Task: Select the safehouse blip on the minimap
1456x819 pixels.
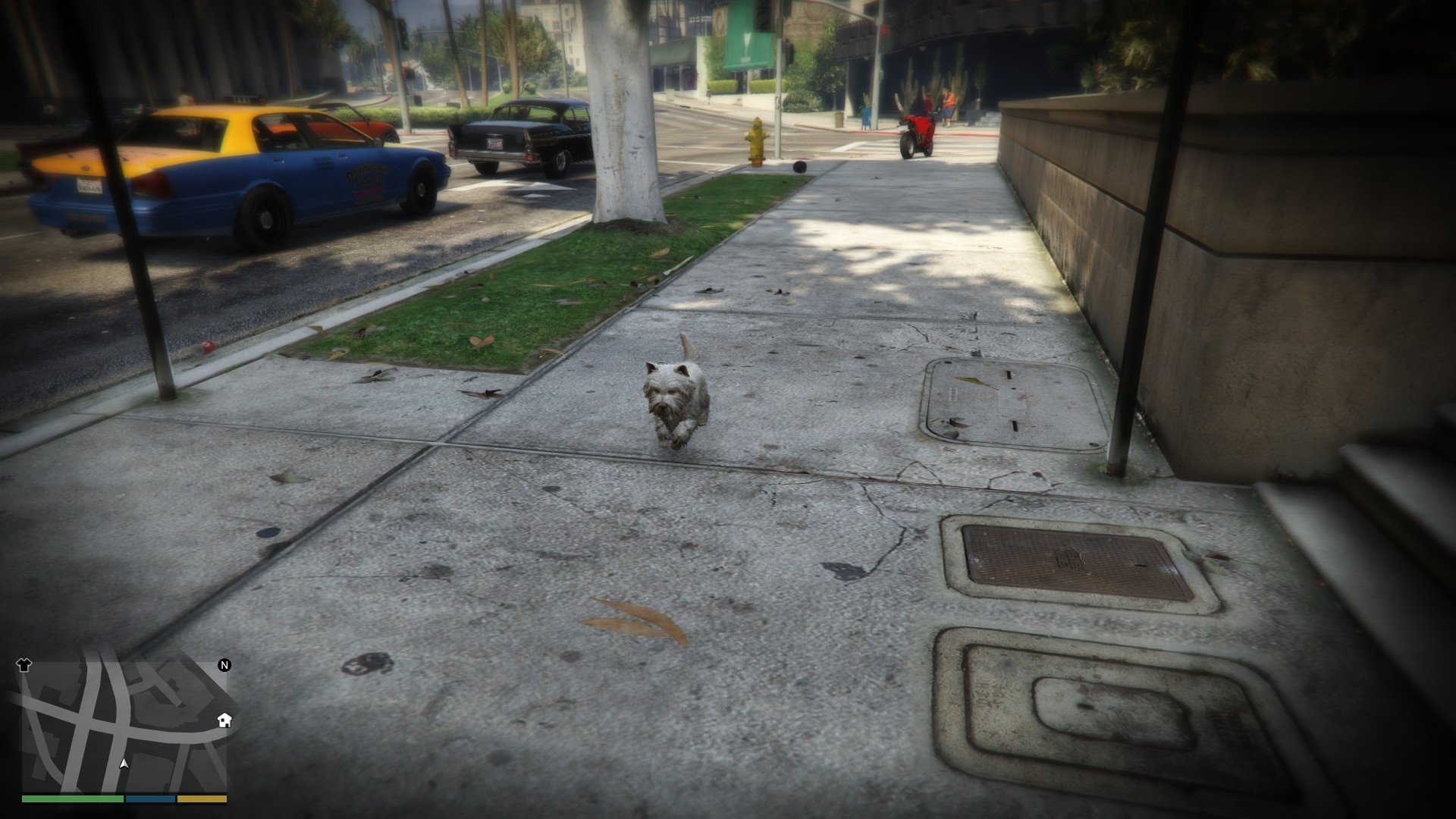Action: pos(224,720)
